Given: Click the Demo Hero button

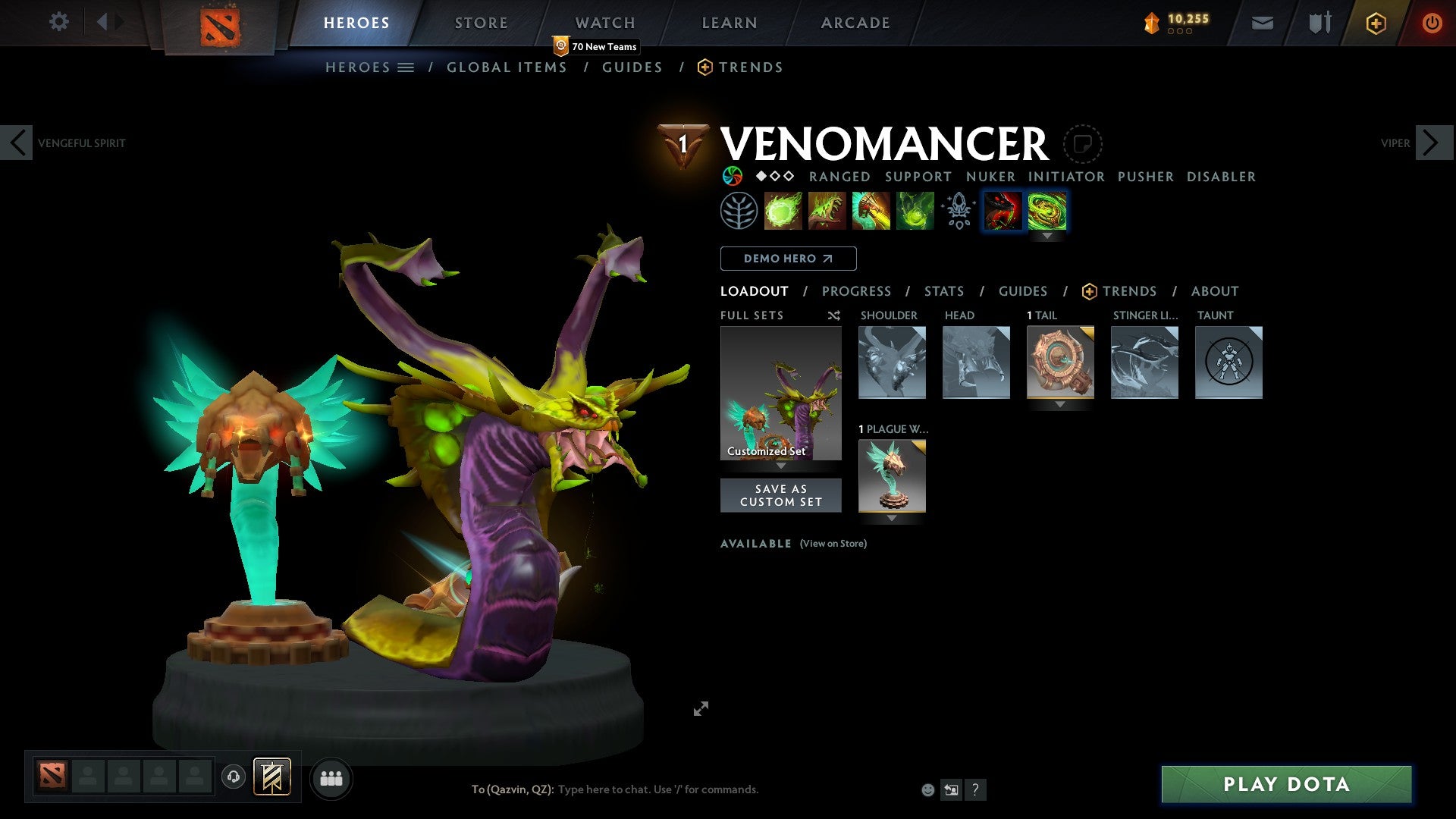Looking at the screenshot, I should click(x=788, y=259).
